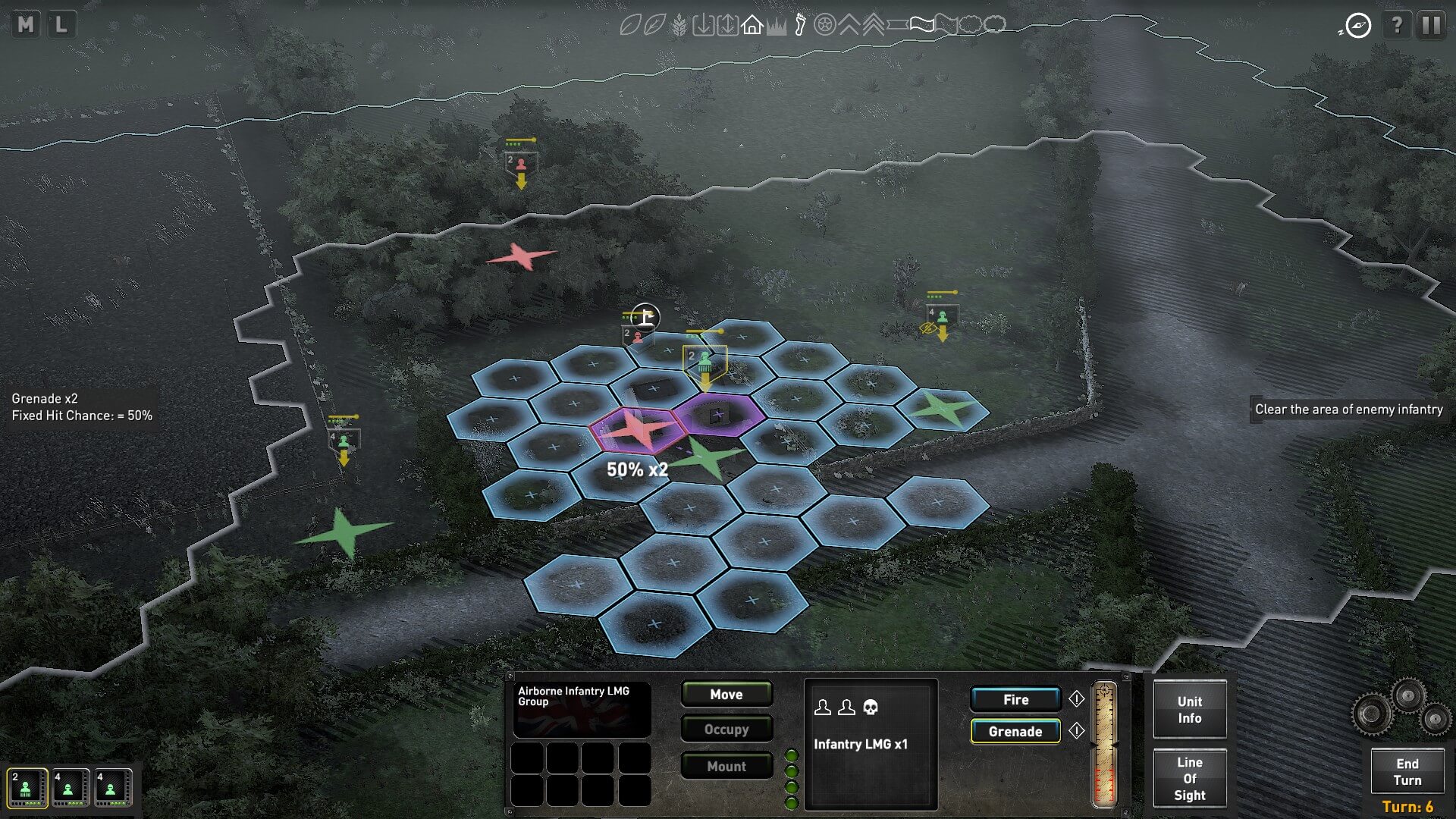Click the compass icon

pos(1357,26)
